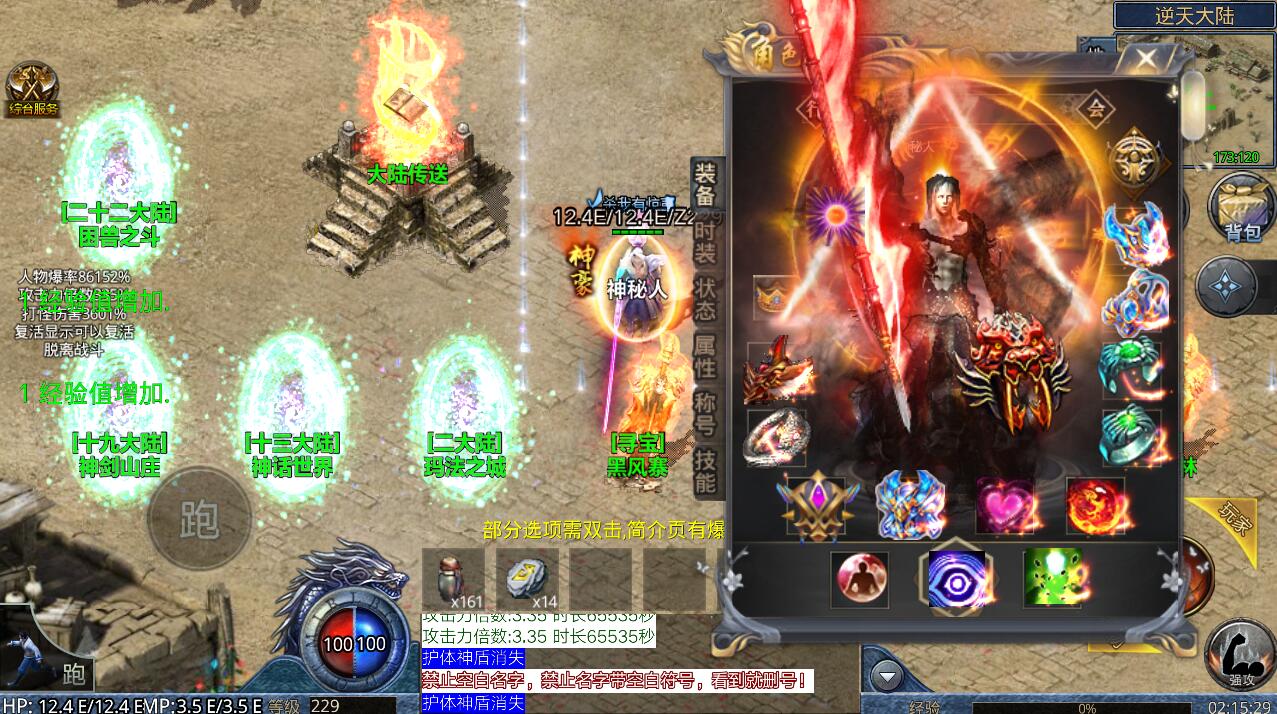Select the fire phoenix orb equipment slot
Image resolution: width=1277 pixels, height=714 pixels.
pyautogui.click(x=1097, y=506)
